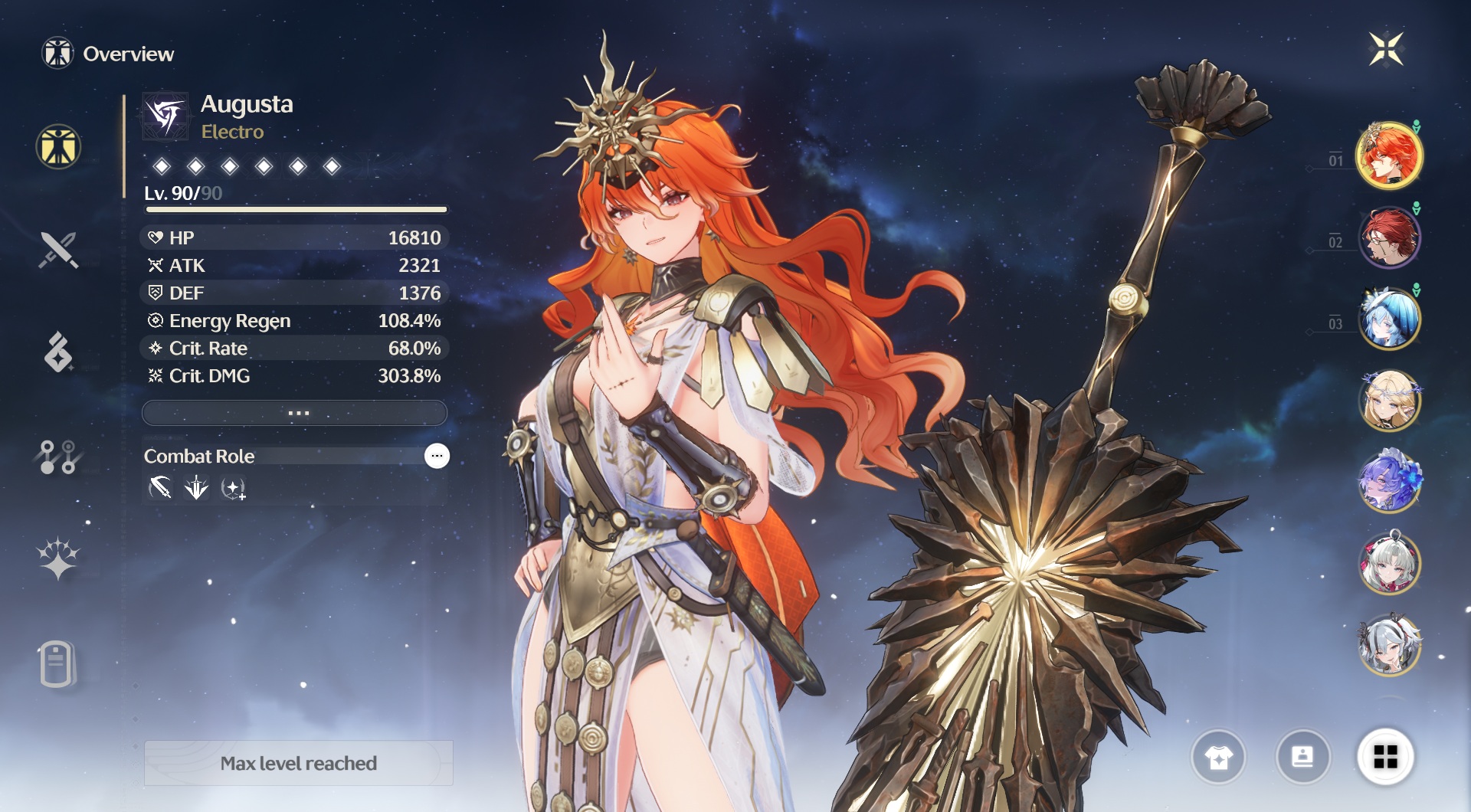Click the first Combat Role icon
The height and width of the screenshot is (812, 1471).
(x=160, y=488)
